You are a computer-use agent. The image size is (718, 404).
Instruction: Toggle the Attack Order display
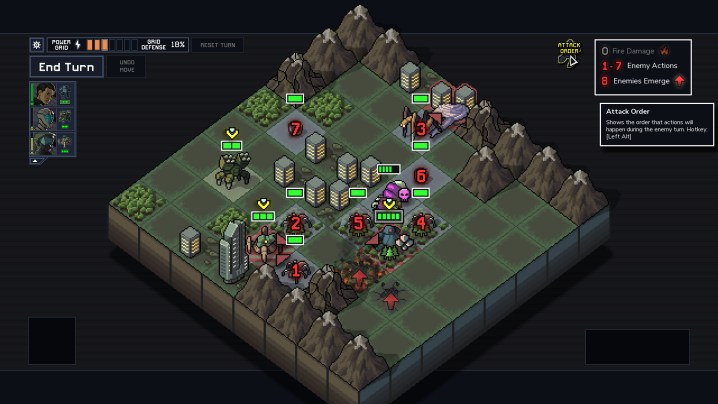click(568, 53)
